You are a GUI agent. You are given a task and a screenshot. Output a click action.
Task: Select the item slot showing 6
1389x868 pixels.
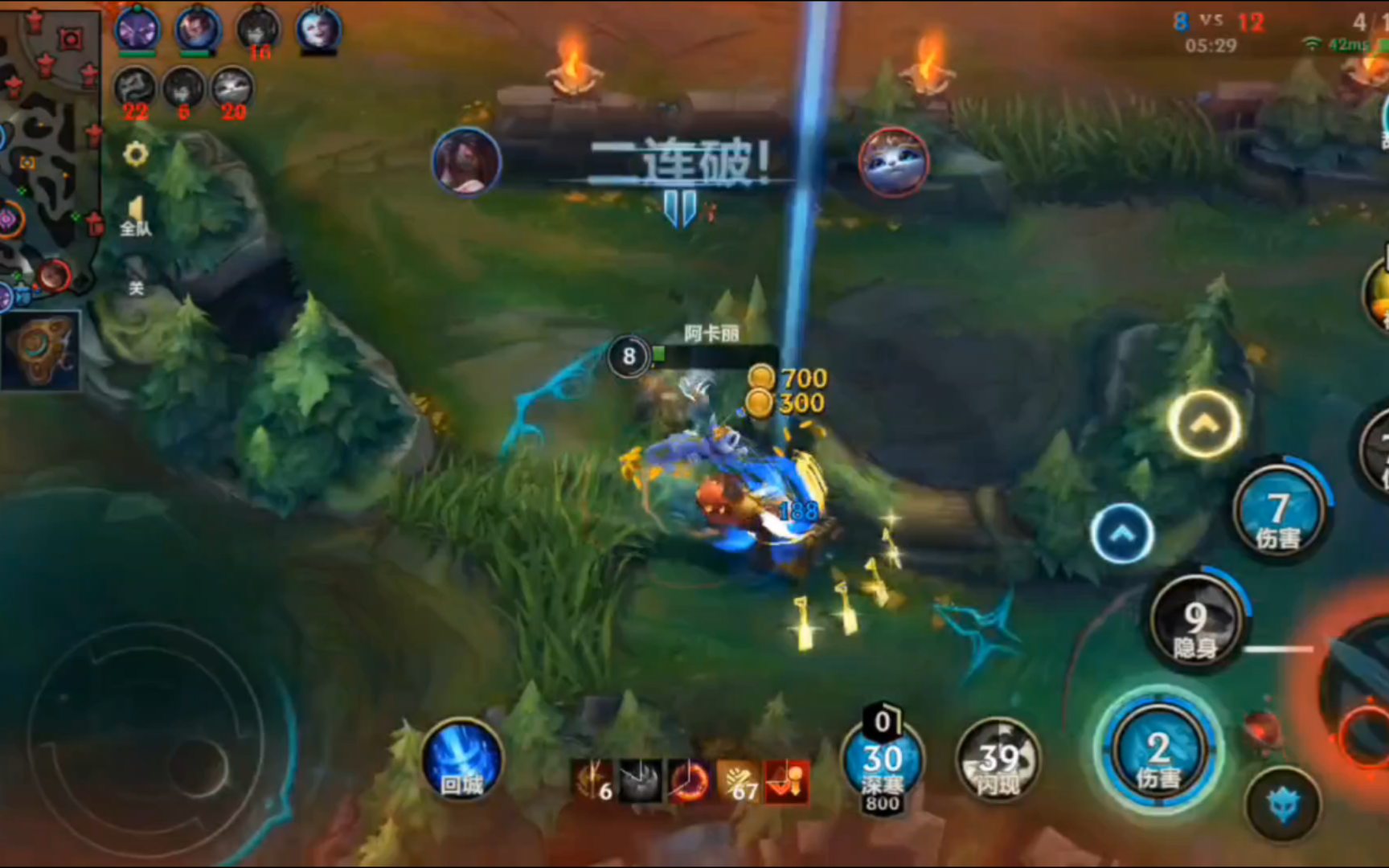click(593, 781)
